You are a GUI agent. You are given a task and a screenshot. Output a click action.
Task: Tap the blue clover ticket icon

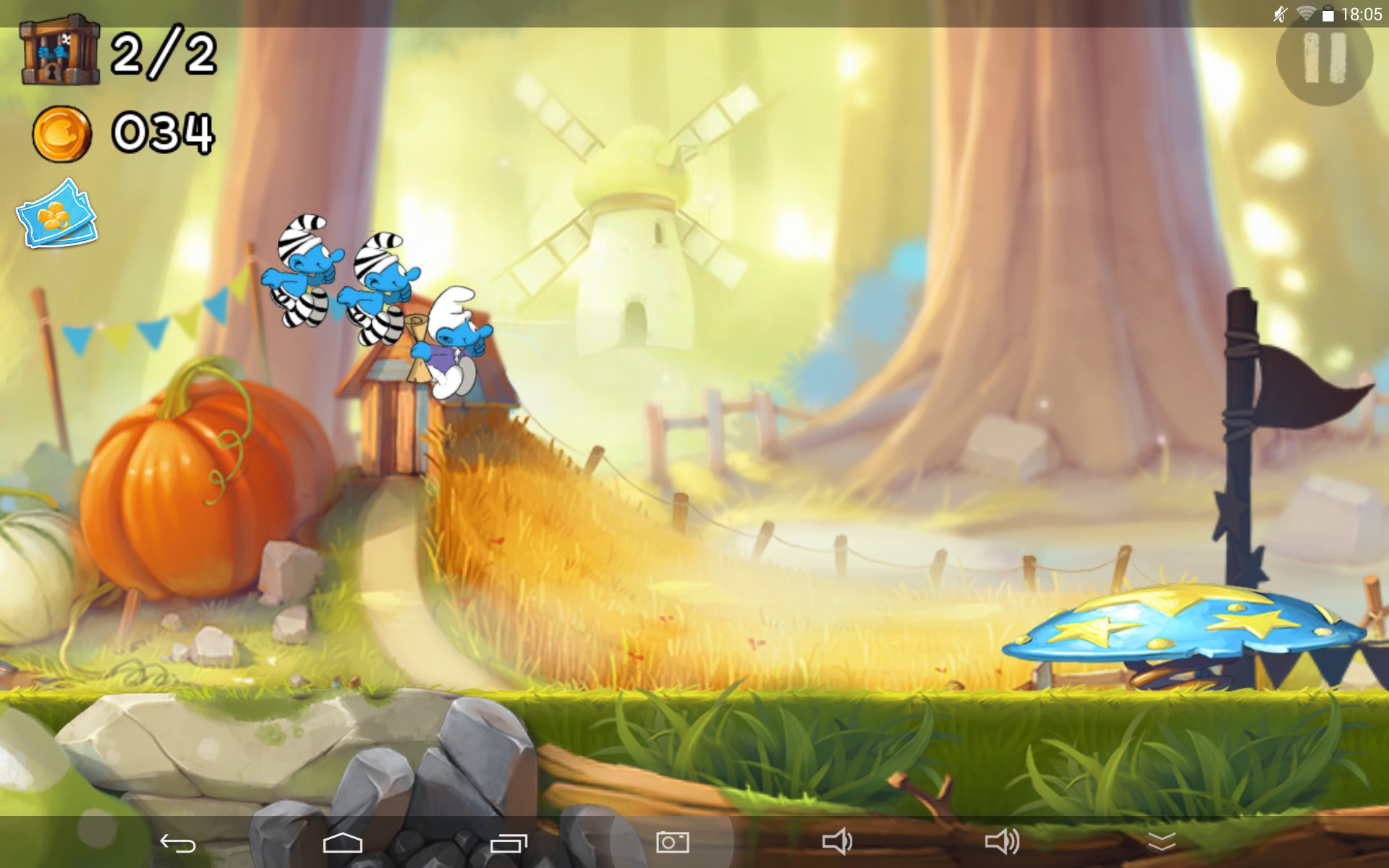pos(57,215)
